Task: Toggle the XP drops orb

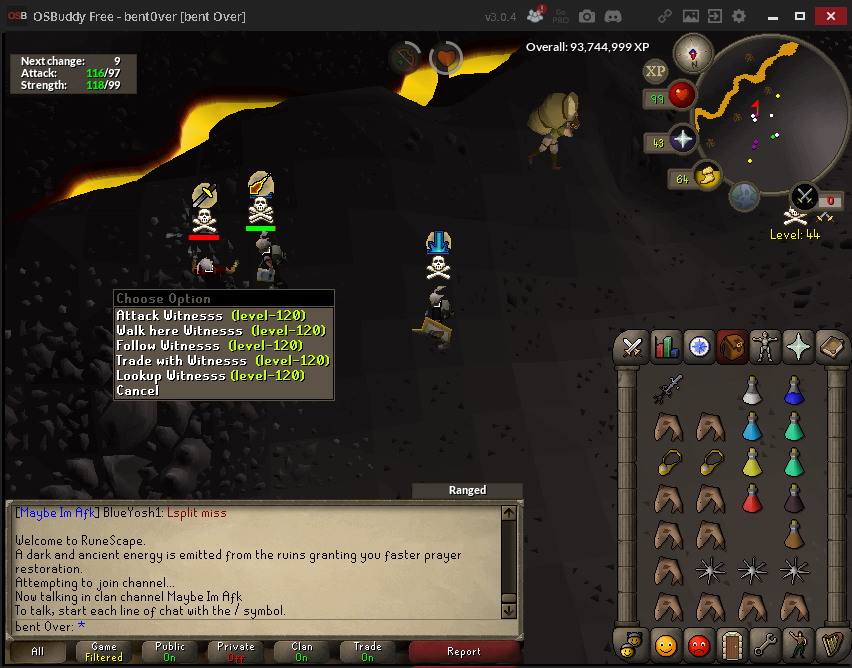Action: pyautogui.click(x=655, y=71)
